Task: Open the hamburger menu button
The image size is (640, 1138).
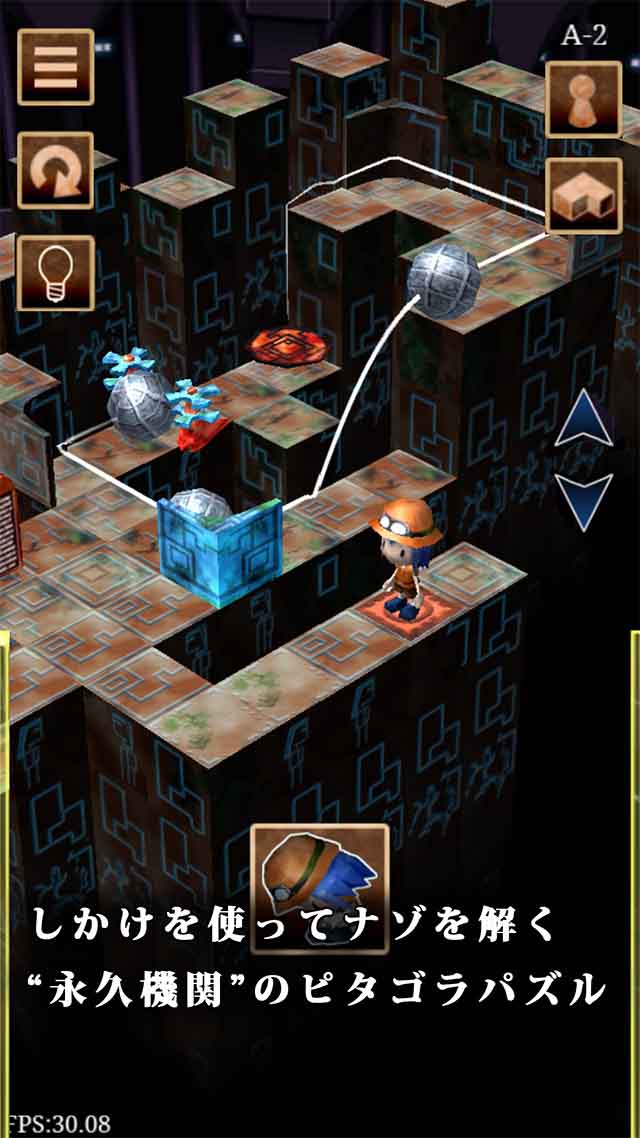Action: [x=56, y=67]
